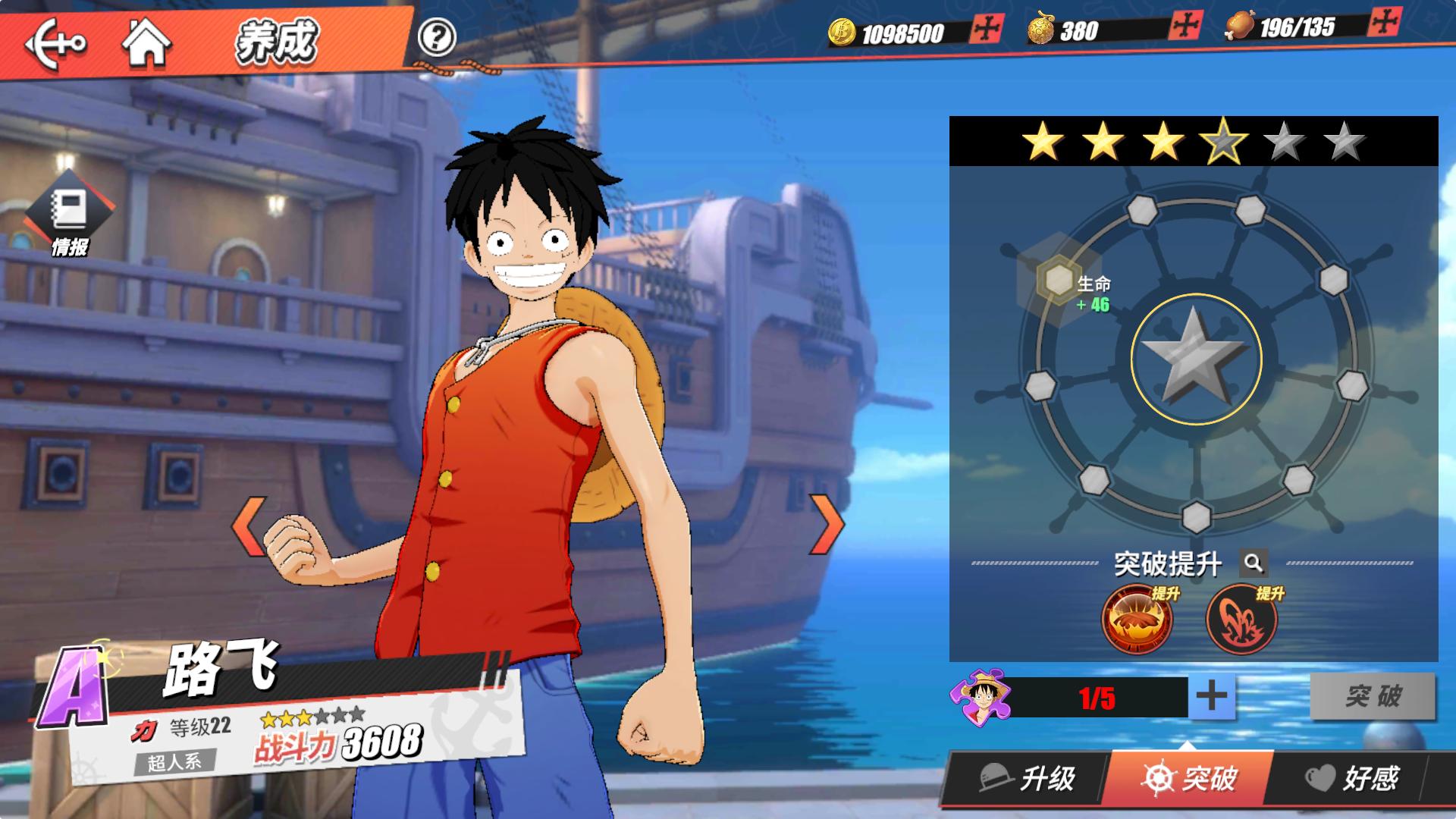This screenshot has width=1456, height=819.
Task: Add Luffy puzzle fragments with blue plus
Action: click(1211, 696)
